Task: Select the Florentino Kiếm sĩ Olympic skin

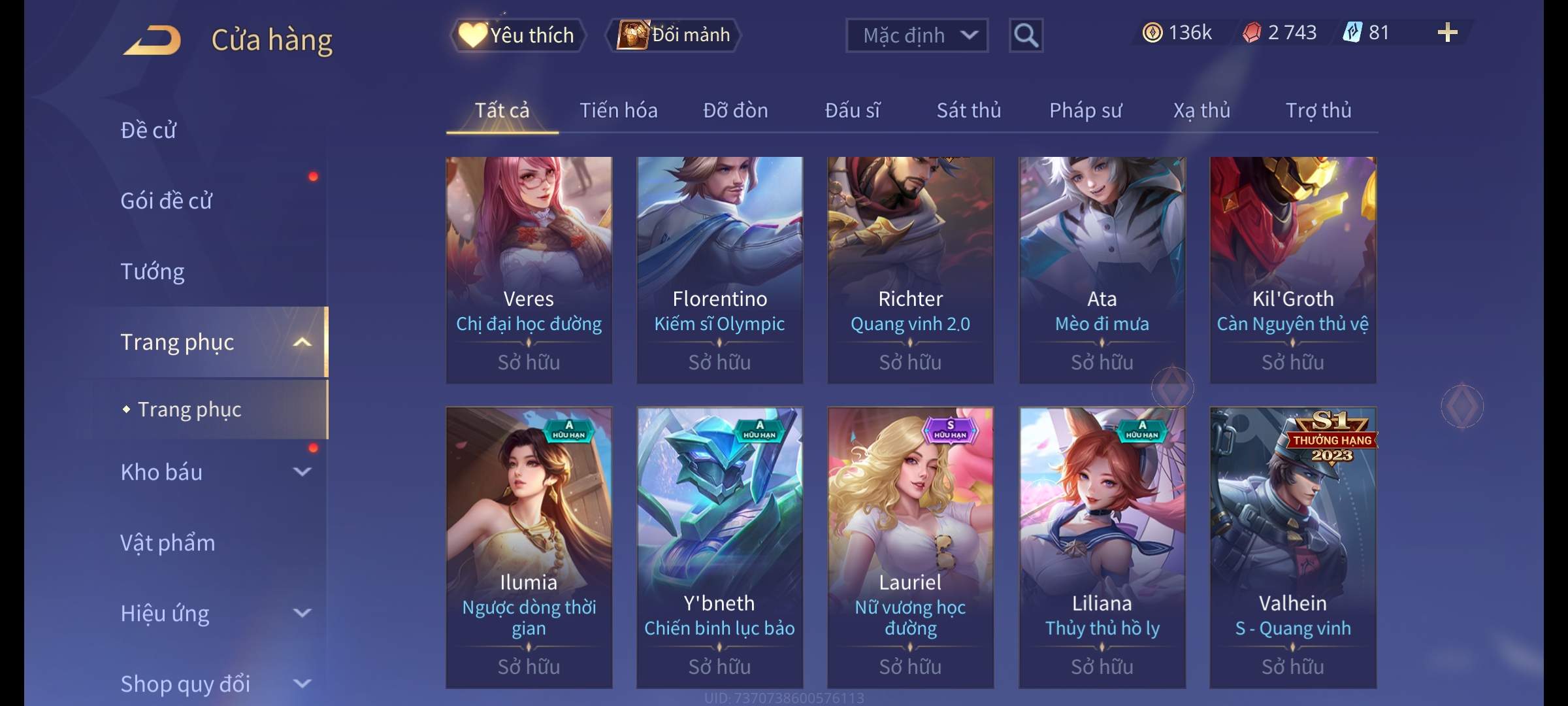Action: tap(719, 269)
